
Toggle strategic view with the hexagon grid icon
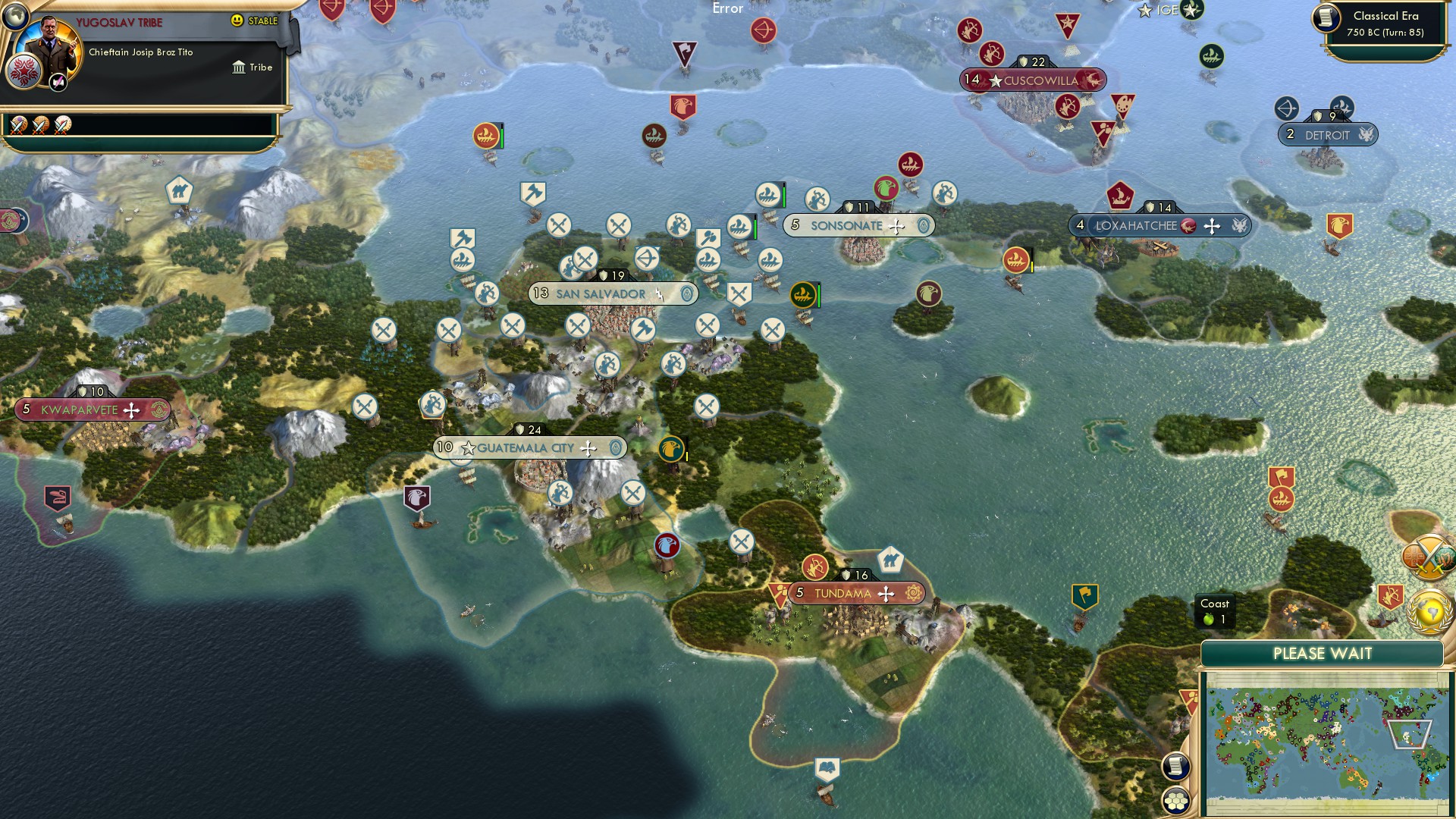pos(1178,799)
